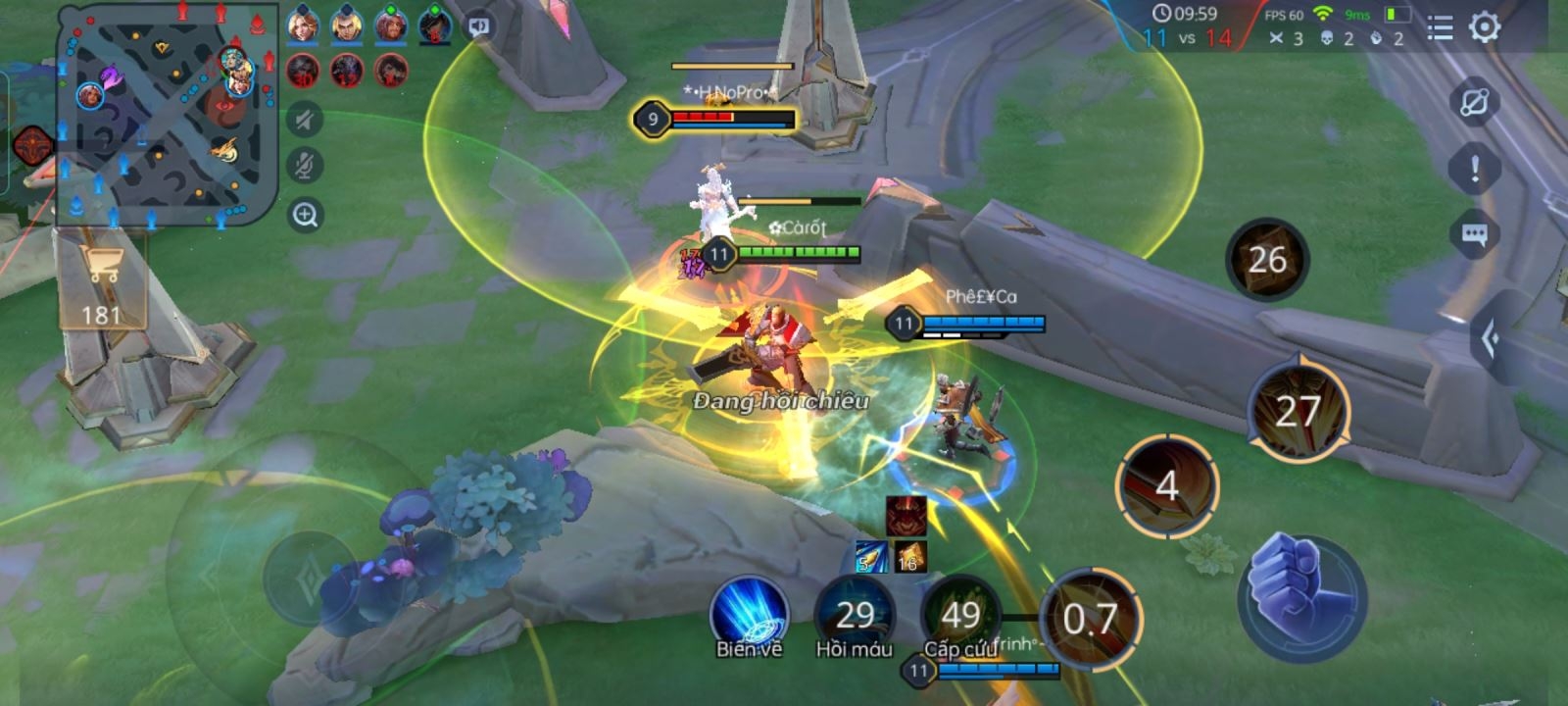Tap the skill with 0.7 cooldown
1568x706 pixels.
[x=1090, y=619]
